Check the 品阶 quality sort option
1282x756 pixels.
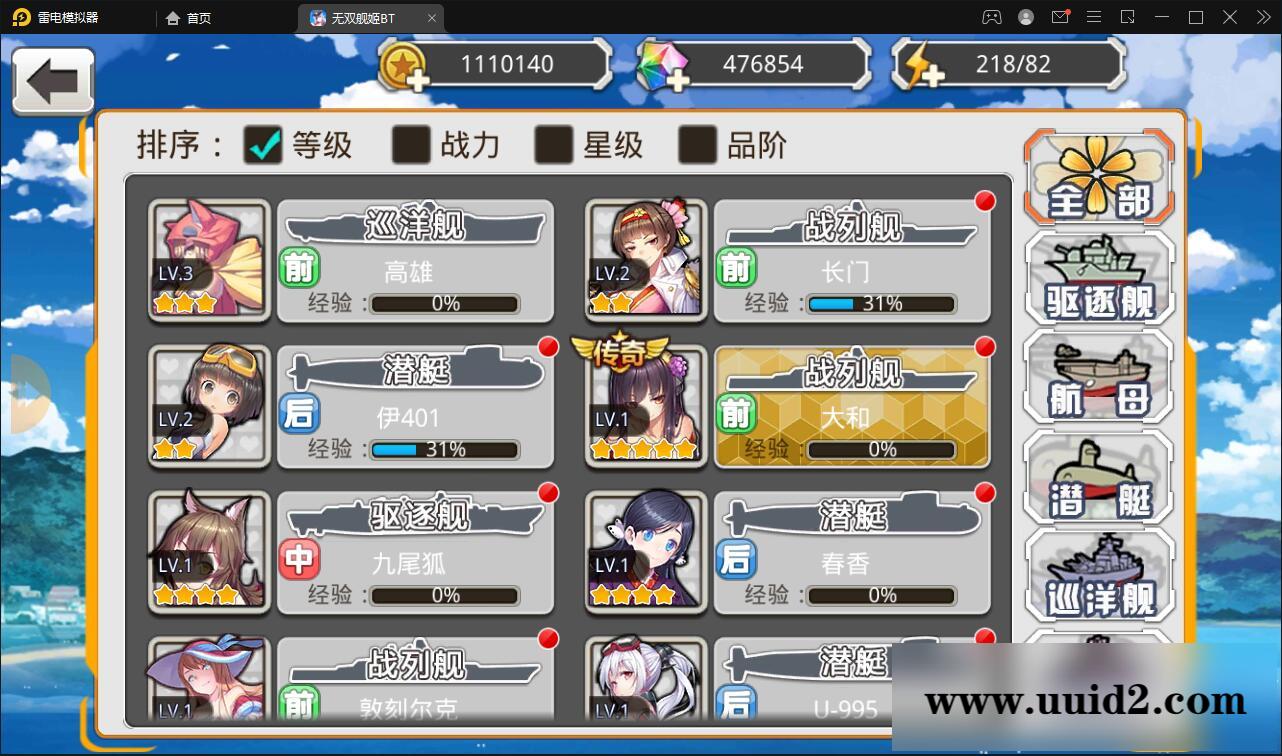tap(694, 146)
